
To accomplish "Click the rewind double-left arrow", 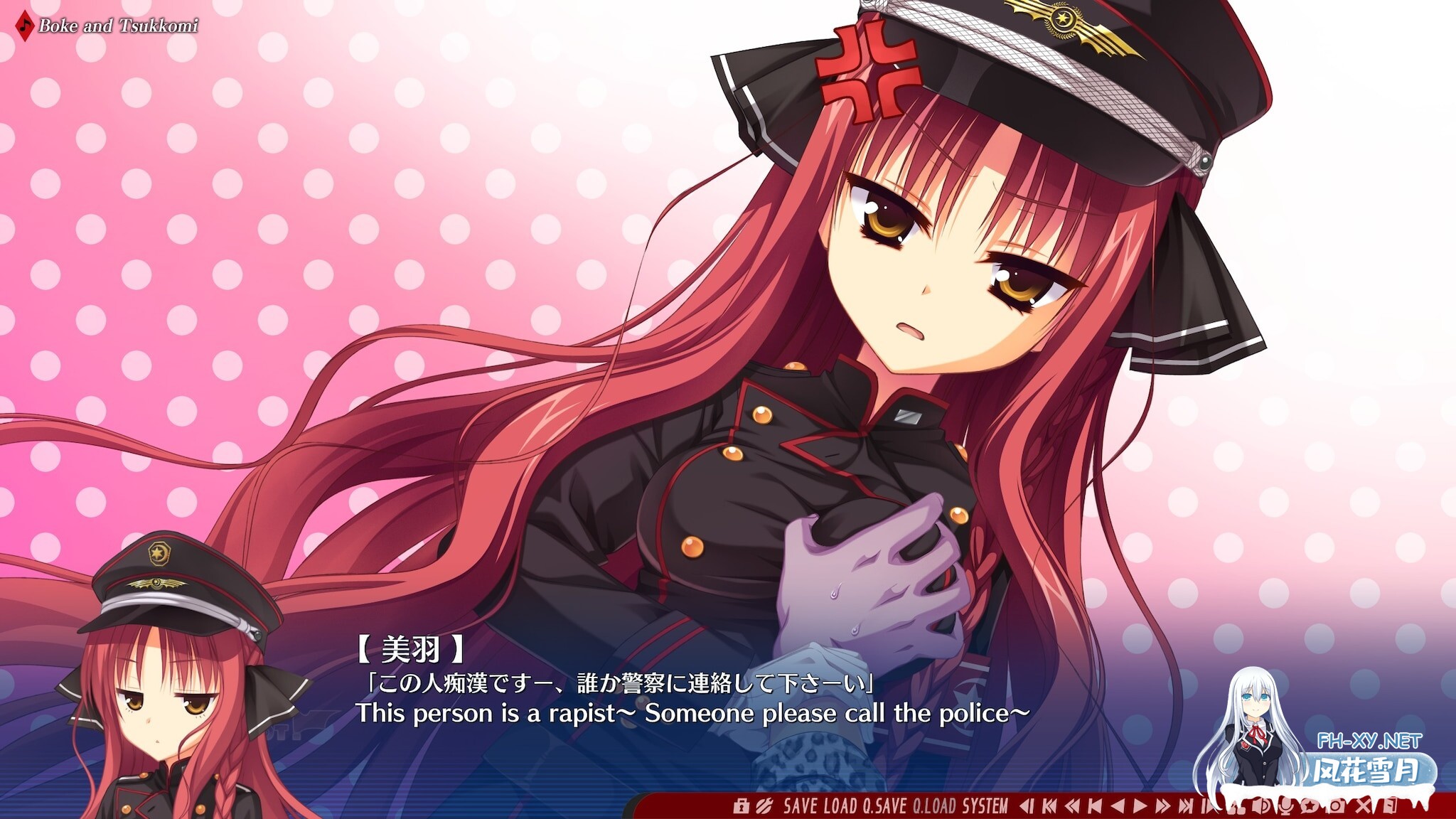I will pyautogui.click(x=1073, y=806).
